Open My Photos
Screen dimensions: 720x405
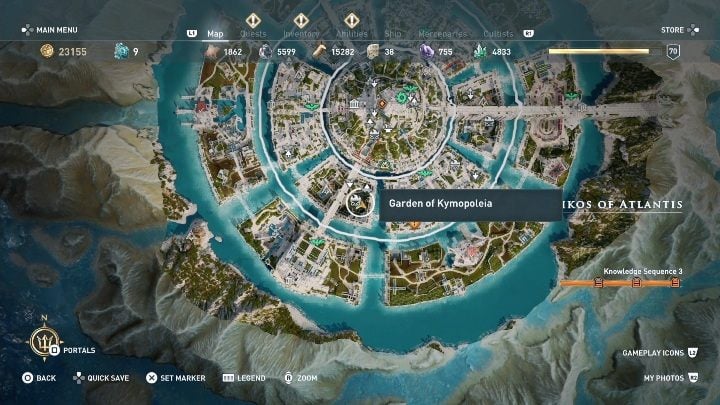tap(670, 378)
